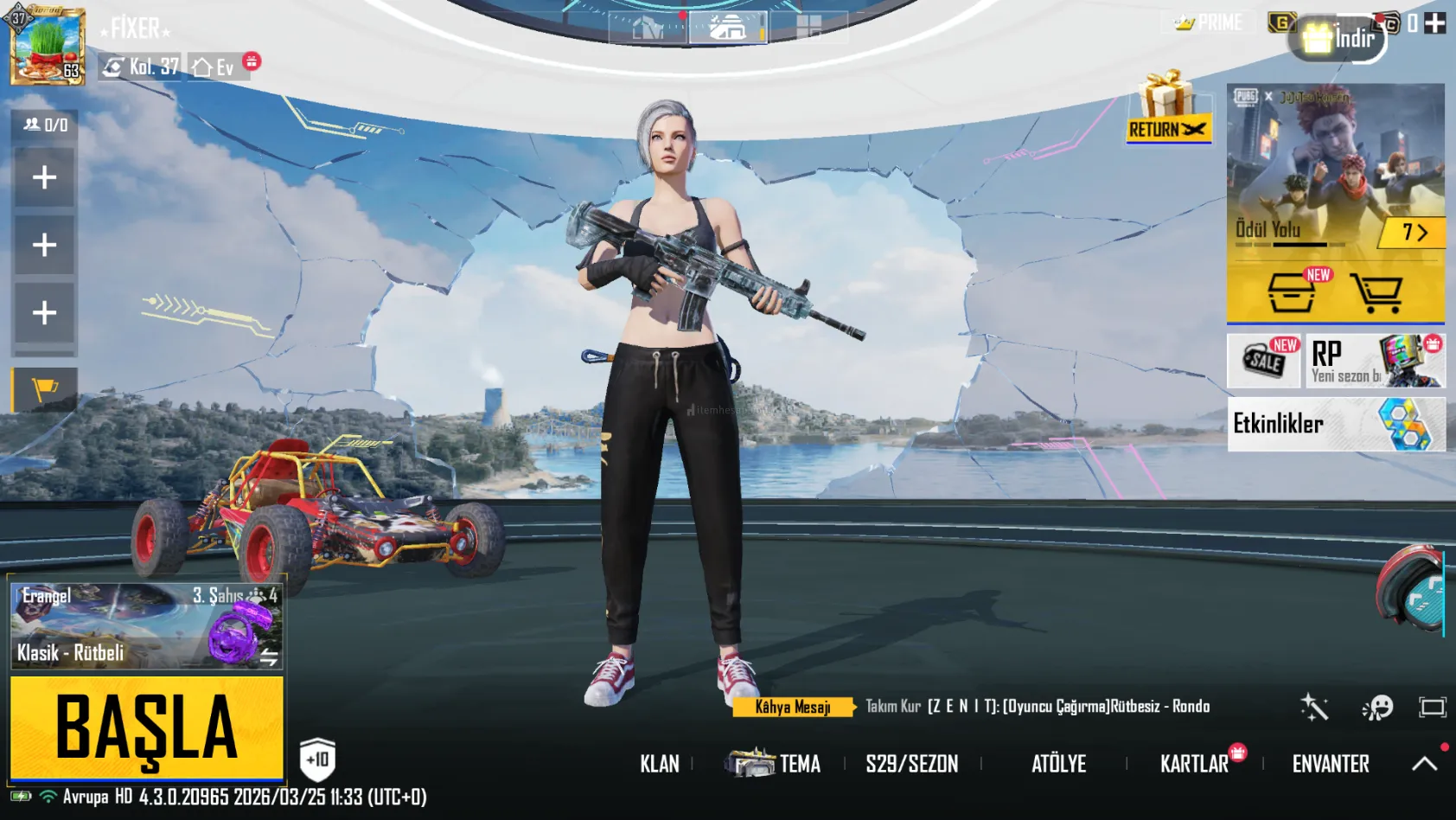Open the RP new season pass

click(x=1375, y=361)
